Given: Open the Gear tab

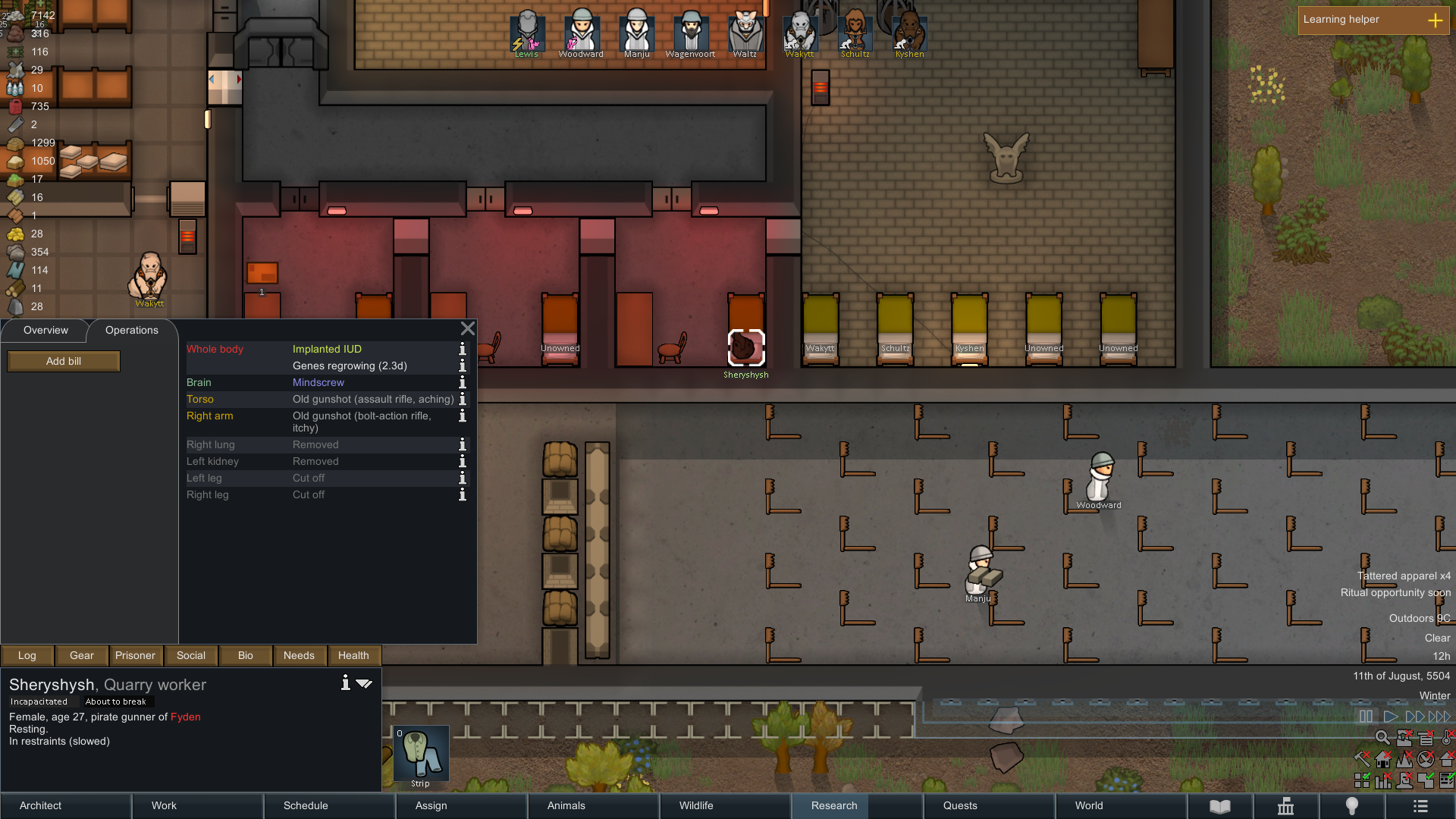Looking at the screenshot, I should coord(82,656).
